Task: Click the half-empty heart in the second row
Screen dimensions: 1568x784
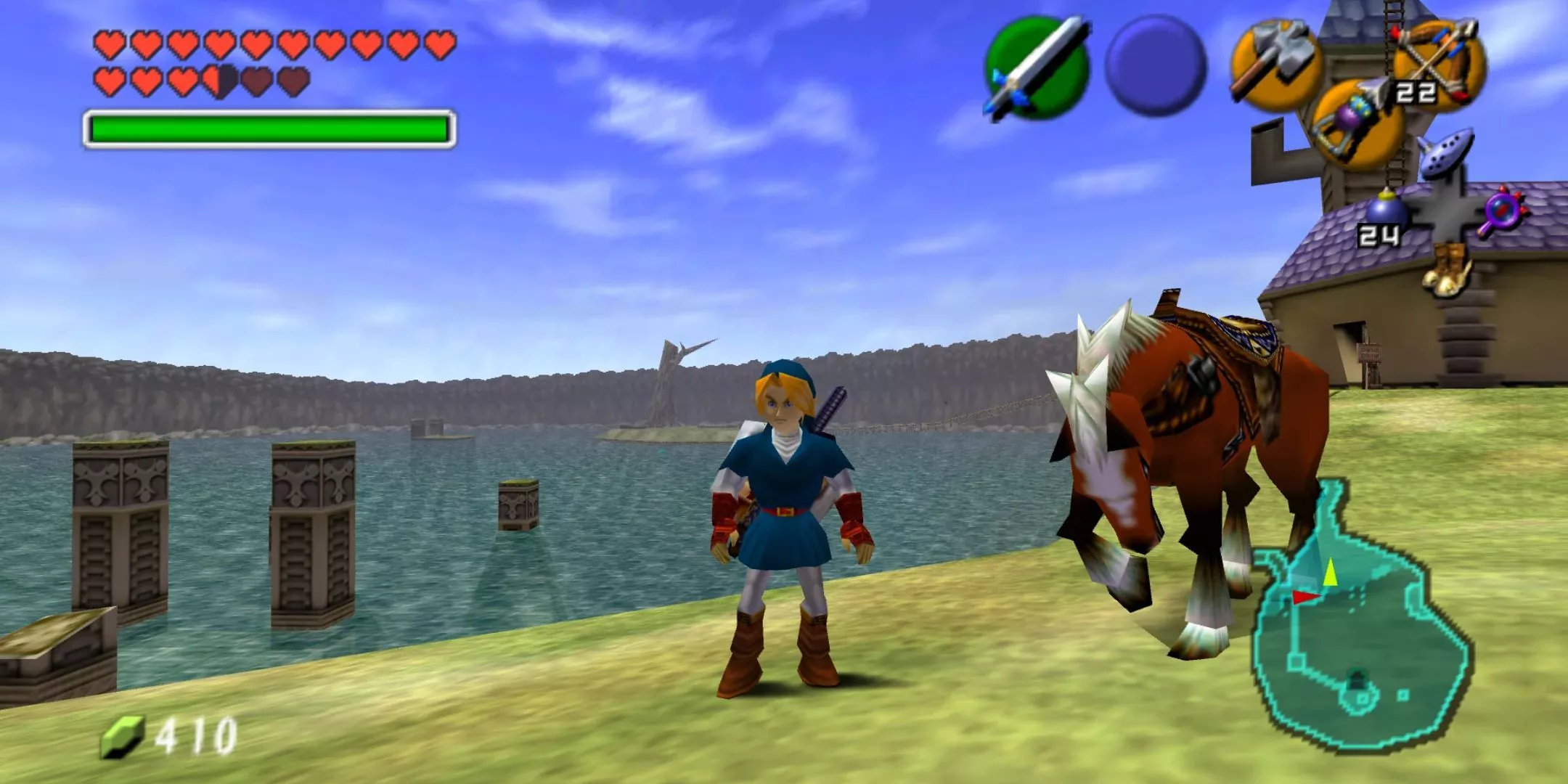Action: point(218,82)
